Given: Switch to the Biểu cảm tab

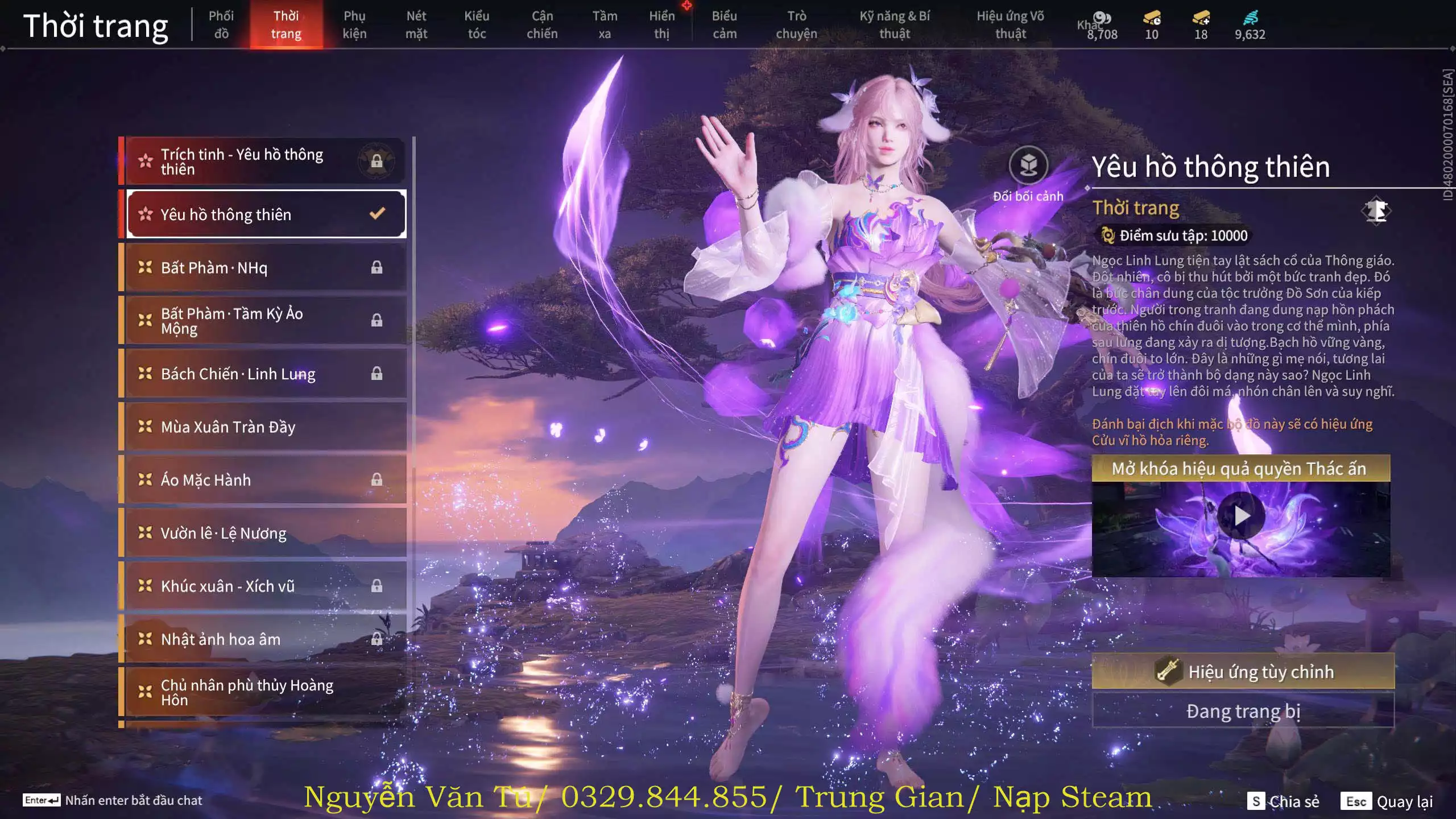Looking at the screenshot, I should (724, 25).
